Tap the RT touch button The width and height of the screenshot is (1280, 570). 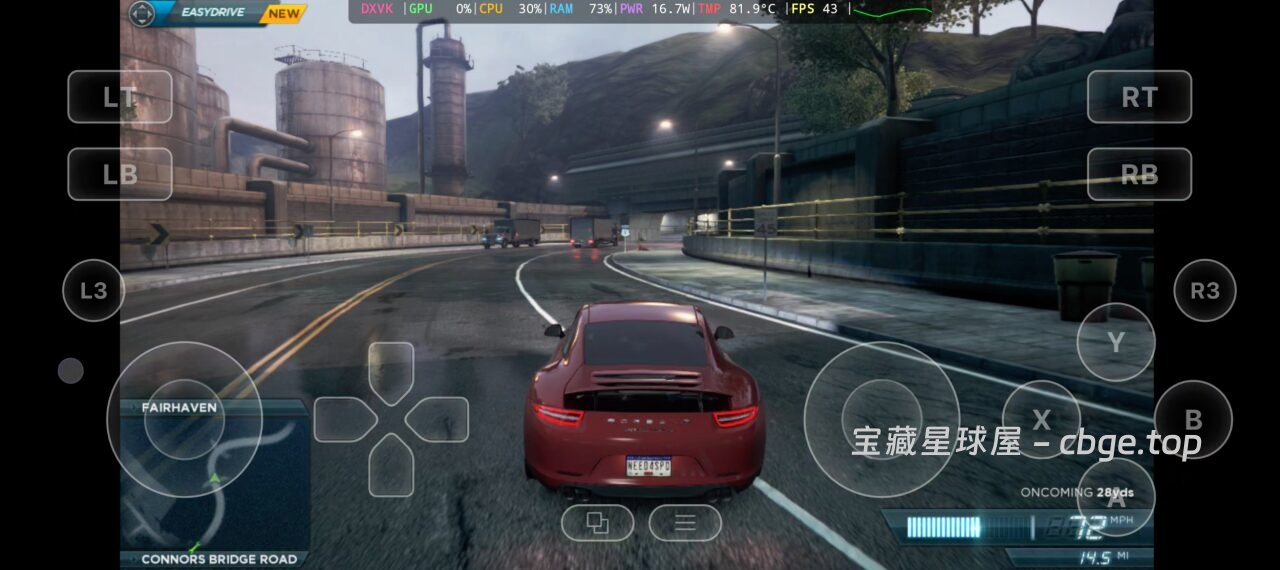(x=1139, y=97)
